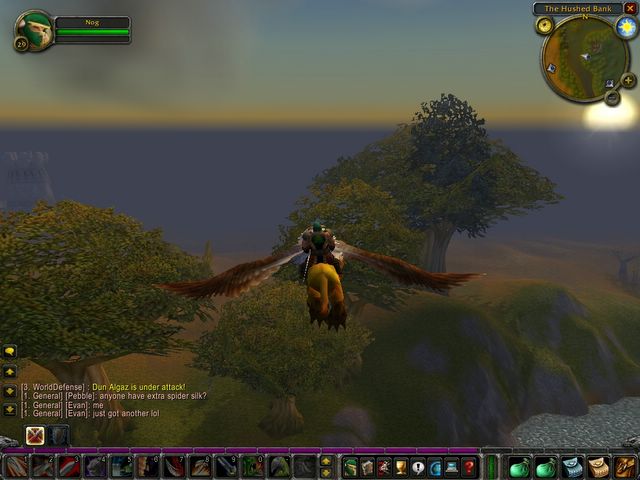Open the character info micro button

pos(351,466)
